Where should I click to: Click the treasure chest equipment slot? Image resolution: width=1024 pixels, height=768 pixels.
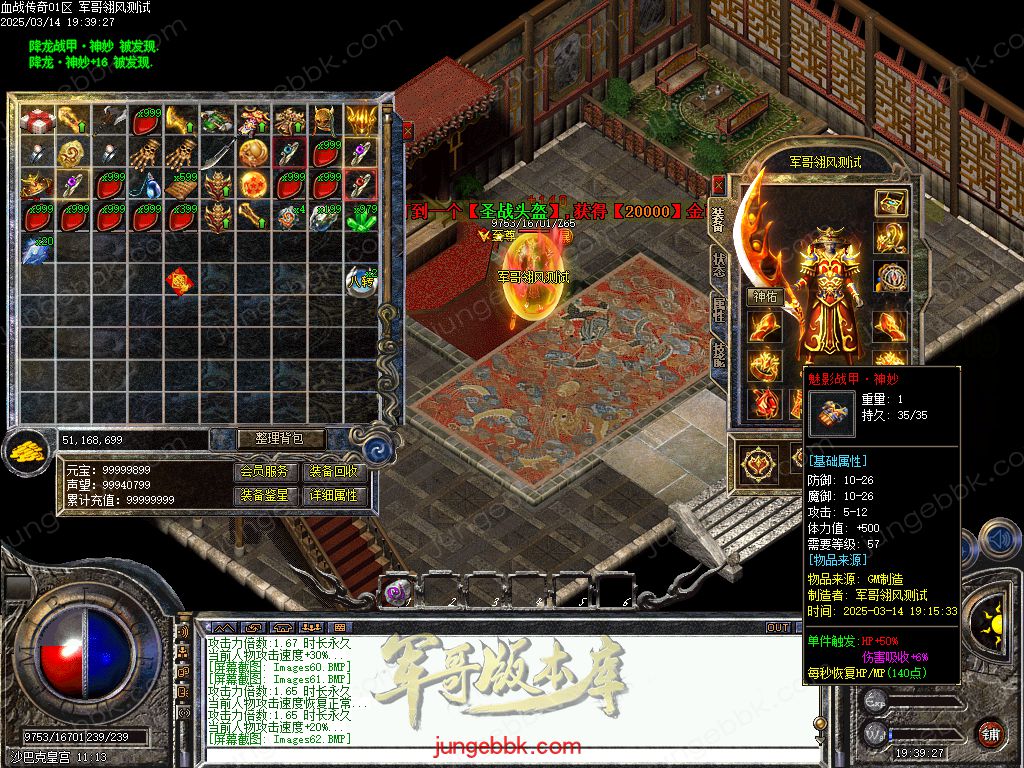[x=890, y=203]
